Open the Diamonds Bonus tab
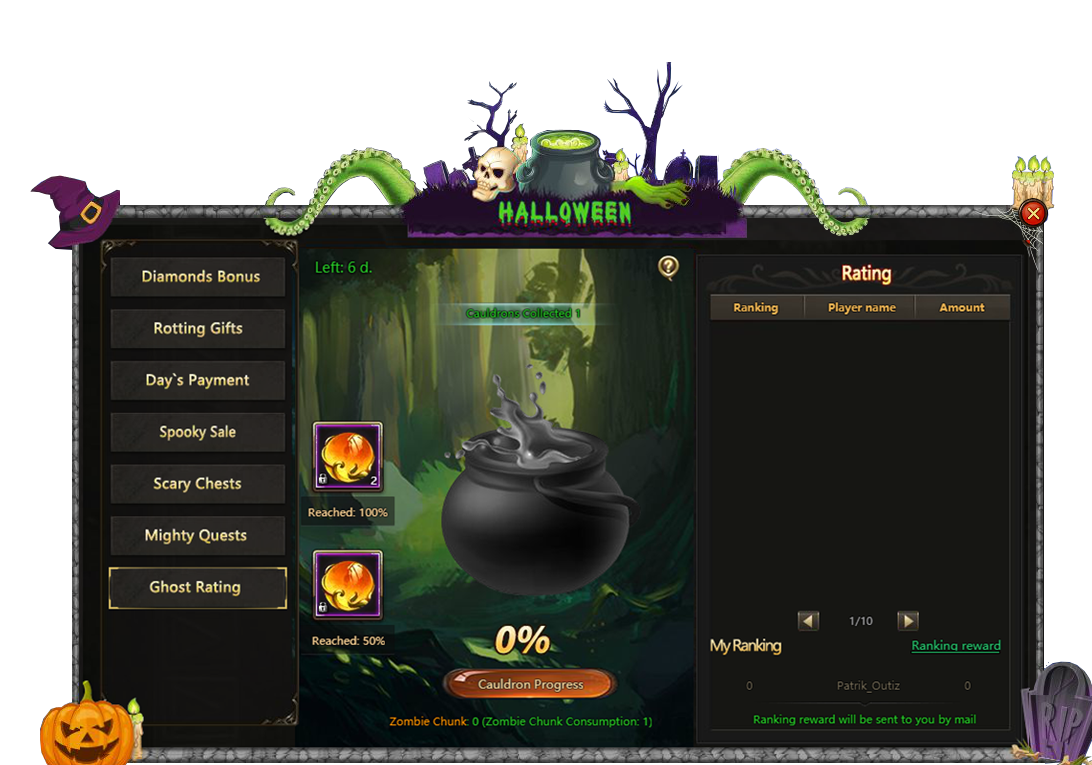The width and height of the screenshot is (1092, 765). point(199,277)
